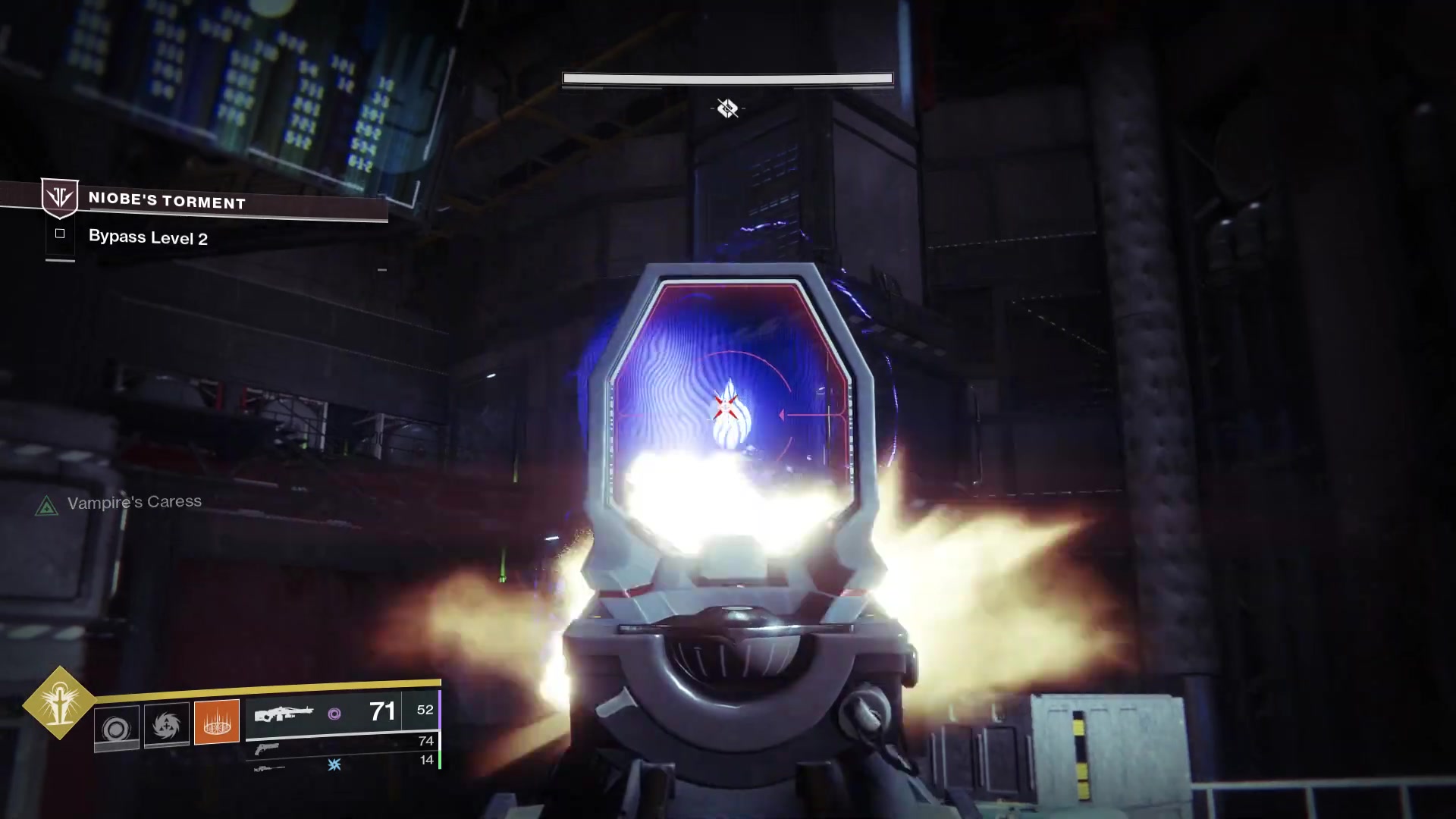
Task: Activate the golden sword super ability icon
Action: (59, 703)
